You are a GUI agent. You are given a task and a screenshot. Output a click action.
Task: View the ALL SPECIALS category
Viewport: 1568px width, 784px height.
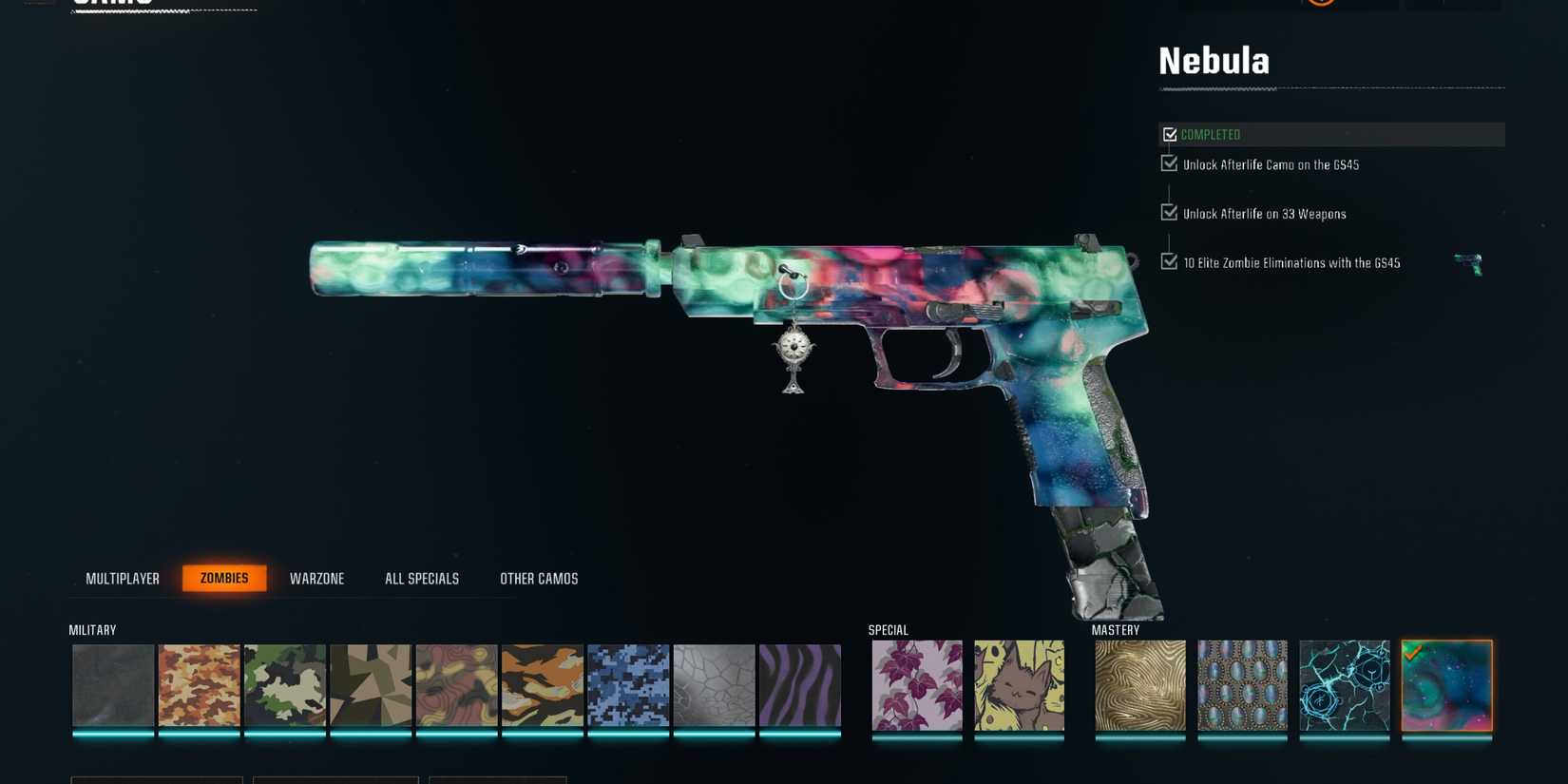pos(421,578)
